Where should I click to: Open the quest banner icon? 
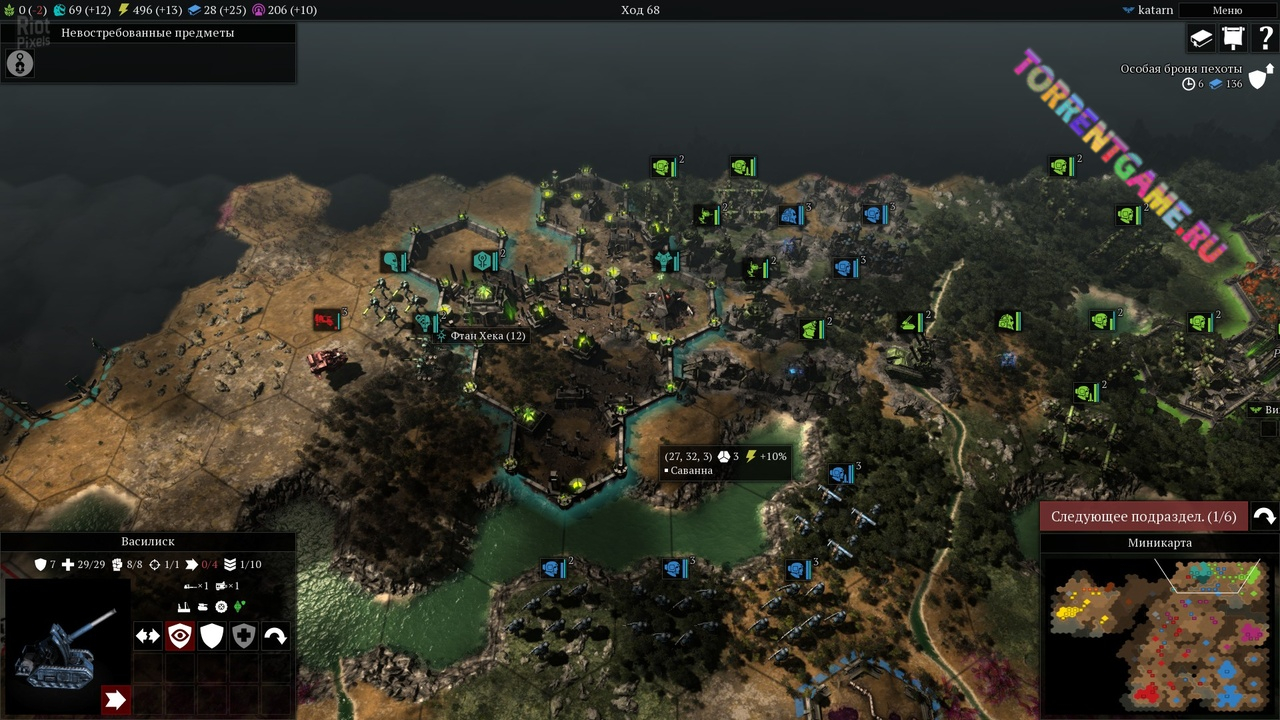pos(1233,38)
